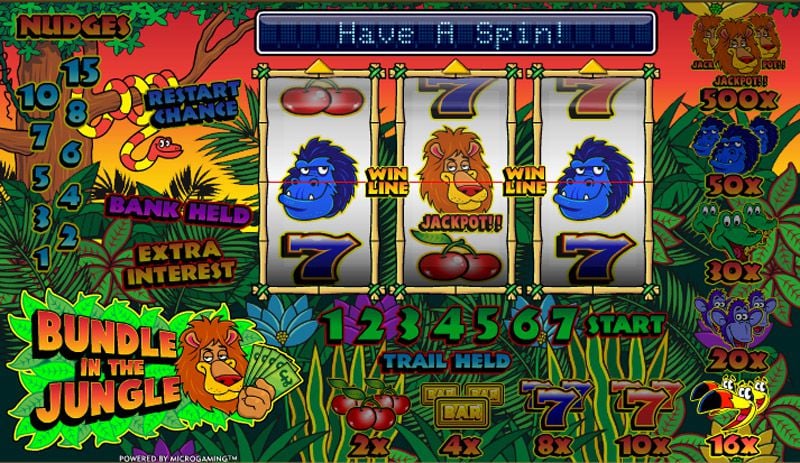Image resolution: width=800 pixels, height=463 pixels.
Task: Select the Bank Held feature label
Action: coord(179,210)
